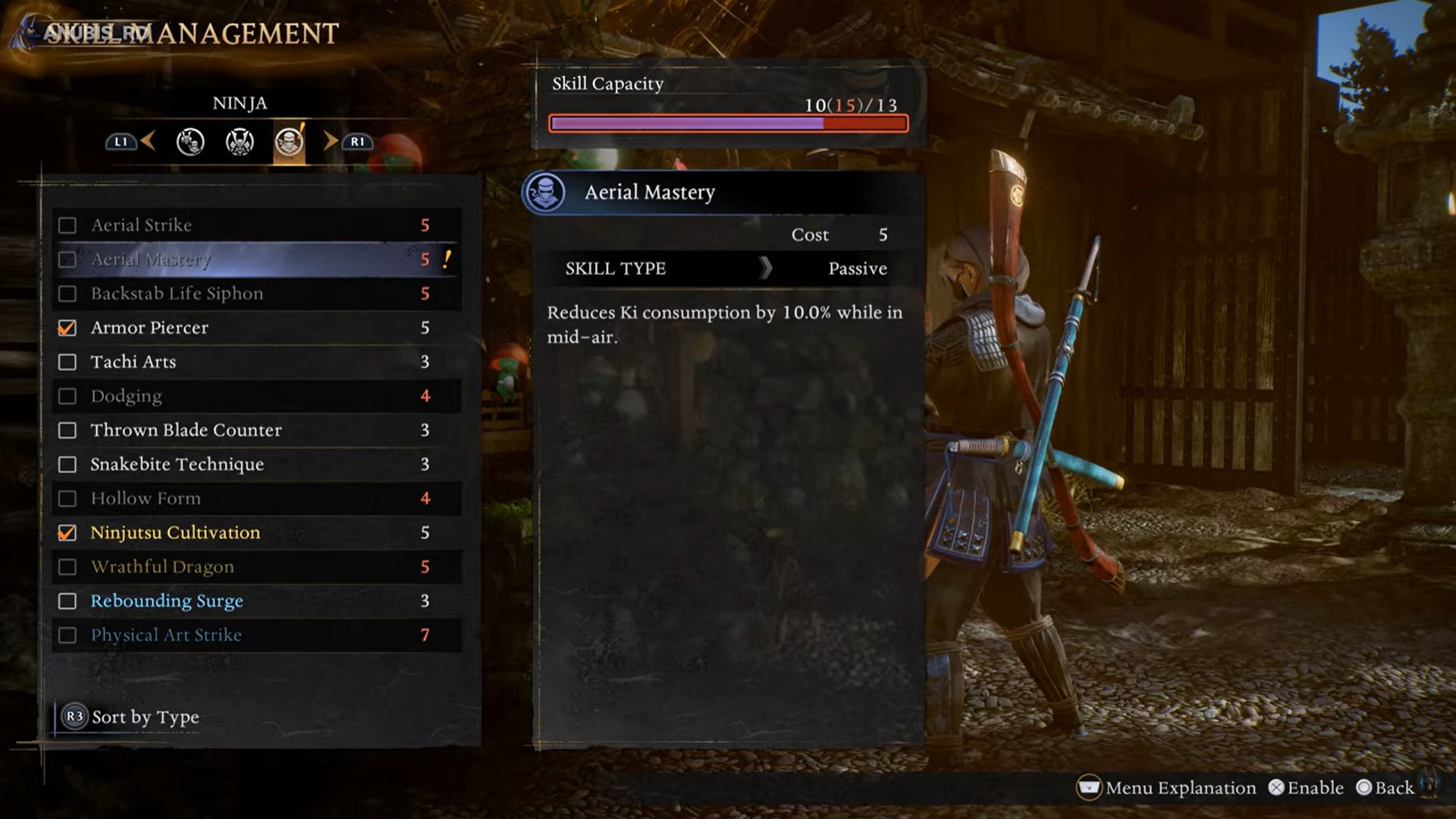Go back from Skill Management
The image size is (1456, 819).
(x=1385, y=788)
